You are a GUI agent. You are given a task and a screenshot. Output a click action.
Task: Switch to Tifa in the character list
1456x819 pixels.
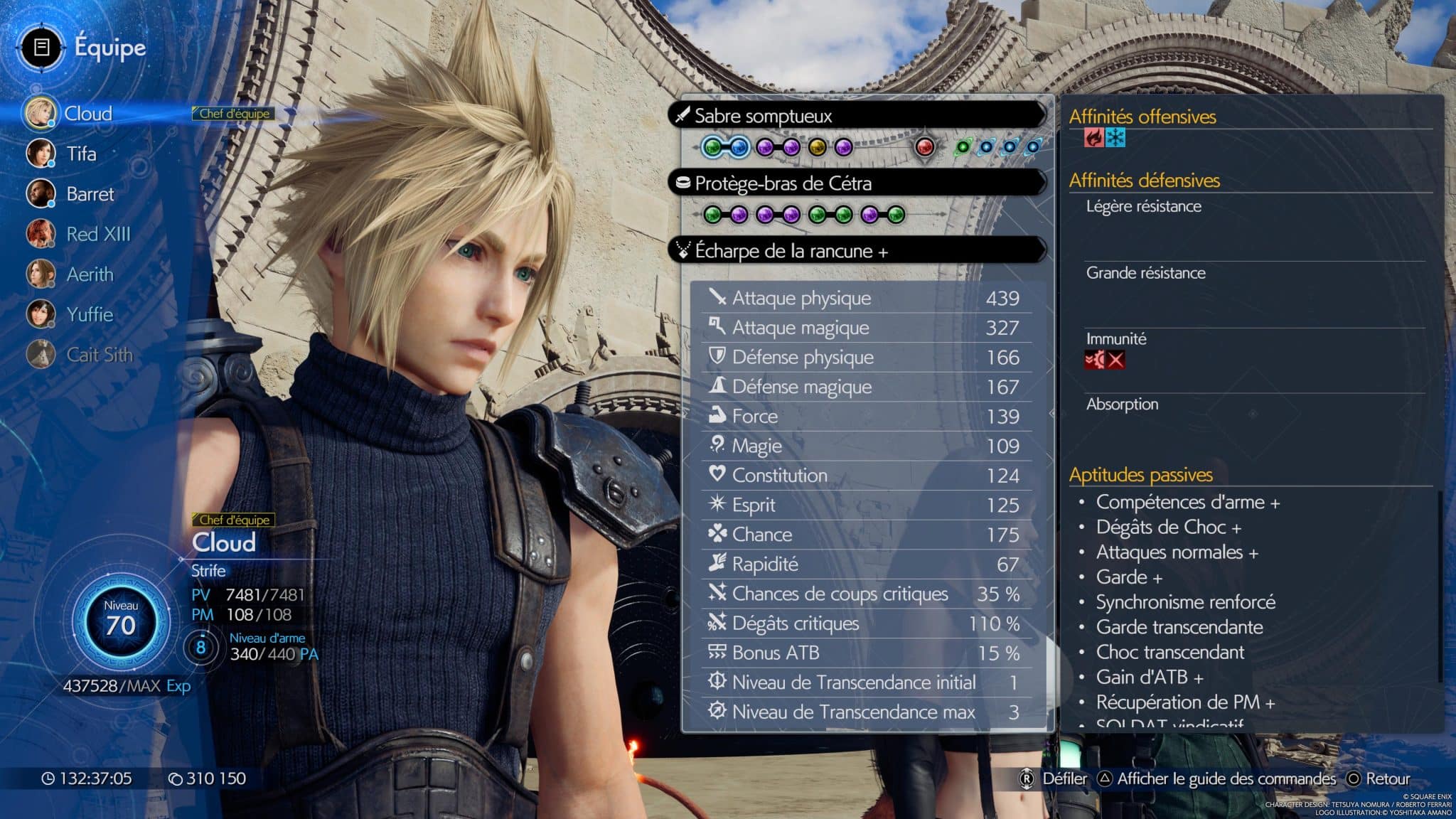[x=80, y=154]
